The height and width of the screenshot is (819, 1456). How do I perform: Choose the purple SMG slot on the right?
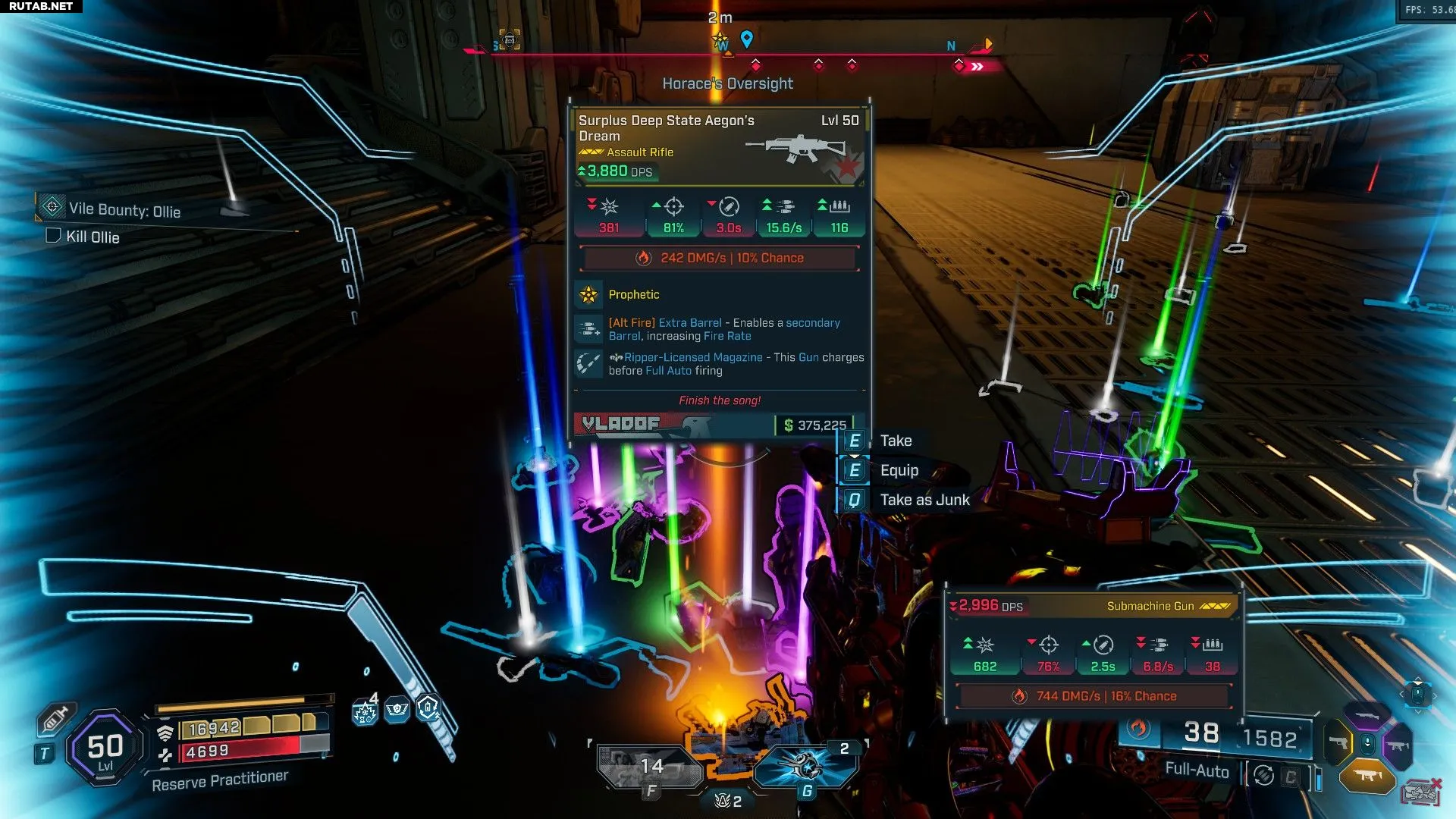tap(1398, 745)
